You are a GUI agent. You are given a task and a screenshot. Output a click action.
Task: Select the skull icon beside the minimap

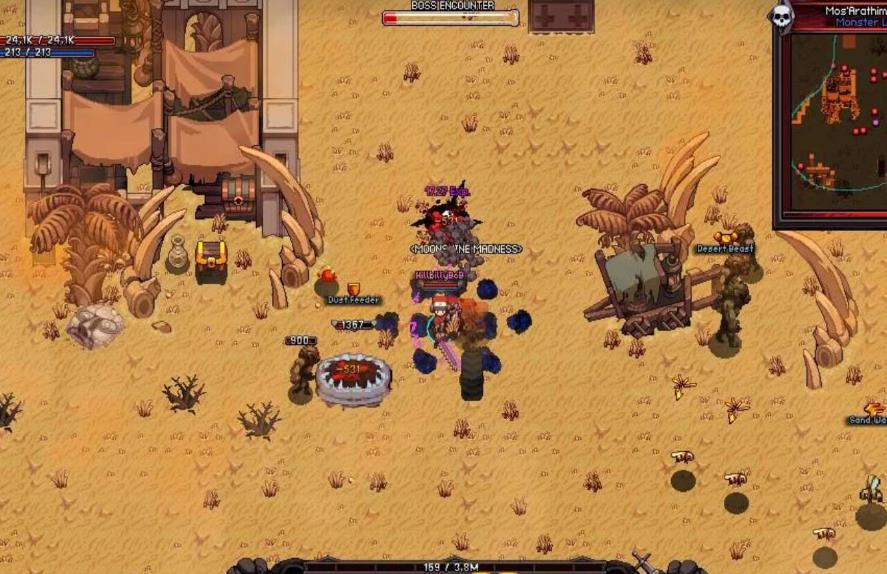[781, 16]
